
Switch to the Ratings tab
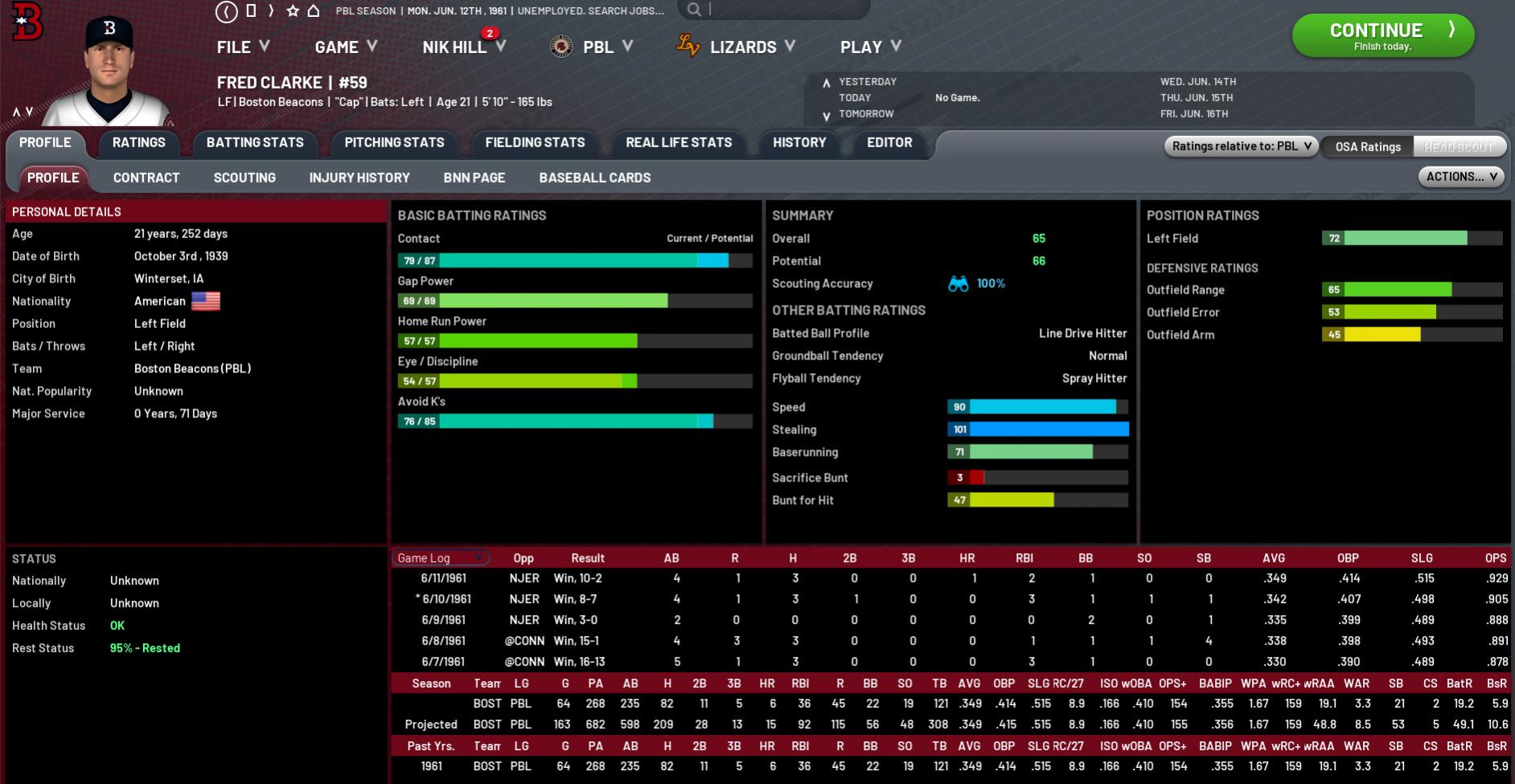pos(138,142)
